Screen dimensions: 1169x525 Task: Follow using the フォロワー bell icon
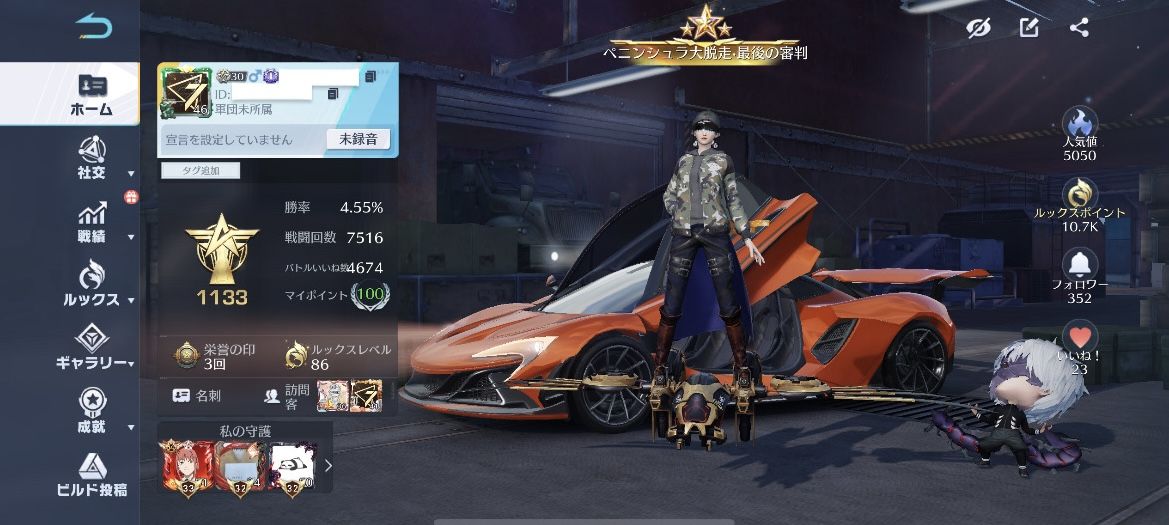tap(1079, 265)
